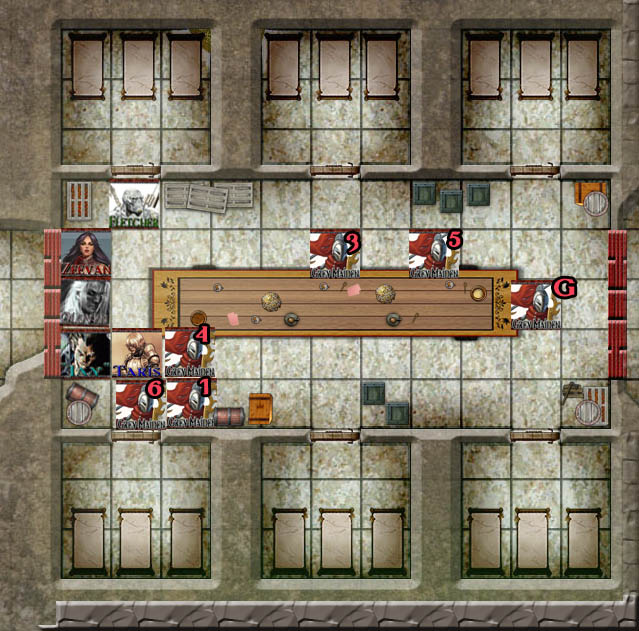The image size is (639, 631).
Task: Choose Grey Maiden token number 1
Action: [188, 403]
